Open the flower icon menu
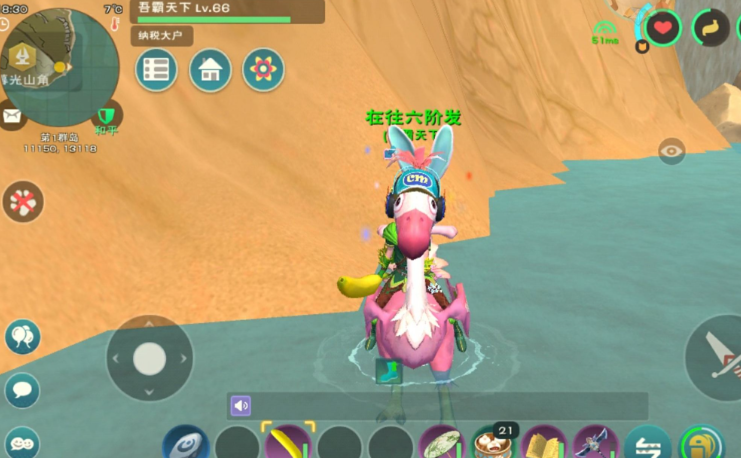Viewport: 741px width, 458px height. tap(263, 70)
